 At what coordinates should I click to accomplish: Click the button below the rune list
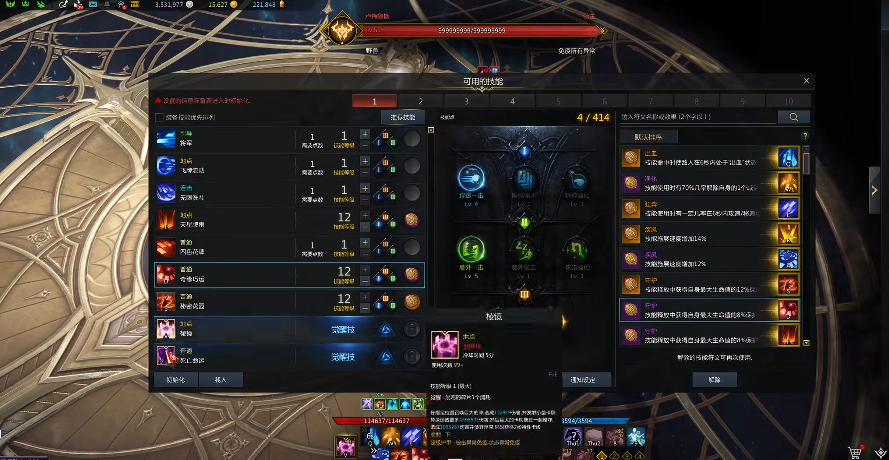click(714, 380)
